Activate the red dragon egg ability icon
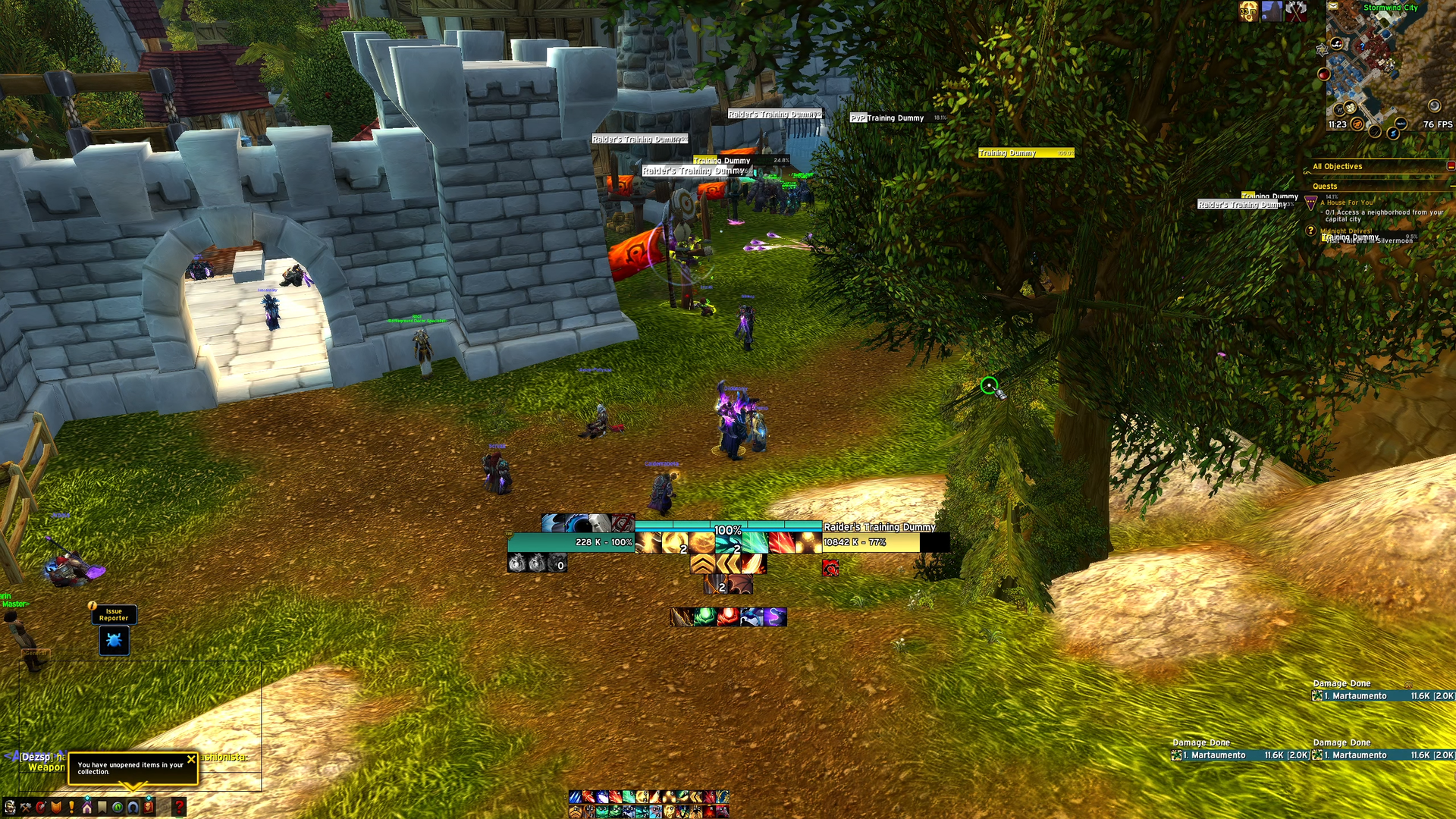Screen dimensions: 1456x819 (x=728, y=617)
